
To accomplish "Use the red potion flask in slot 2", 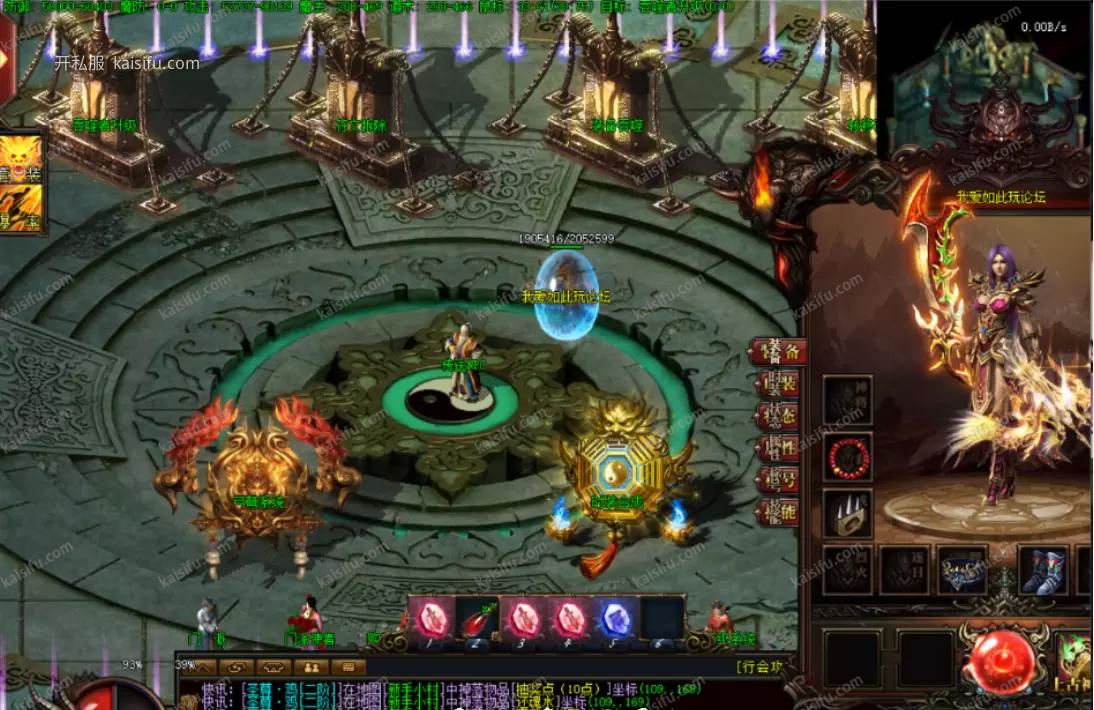I will pyautogui.click(x=479, y=619).
